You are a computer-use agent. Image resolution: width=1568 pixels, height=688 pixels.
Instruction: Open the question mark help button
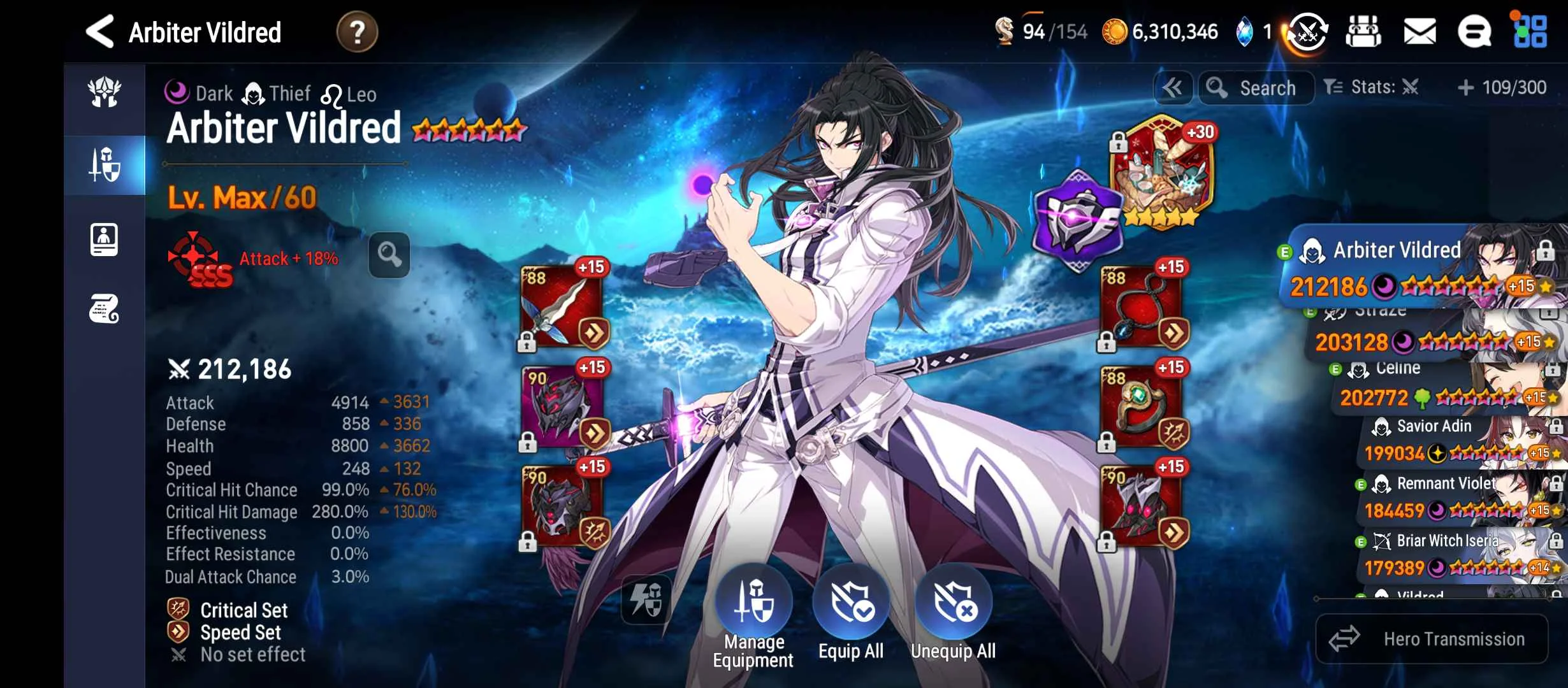tap(357, 32)
